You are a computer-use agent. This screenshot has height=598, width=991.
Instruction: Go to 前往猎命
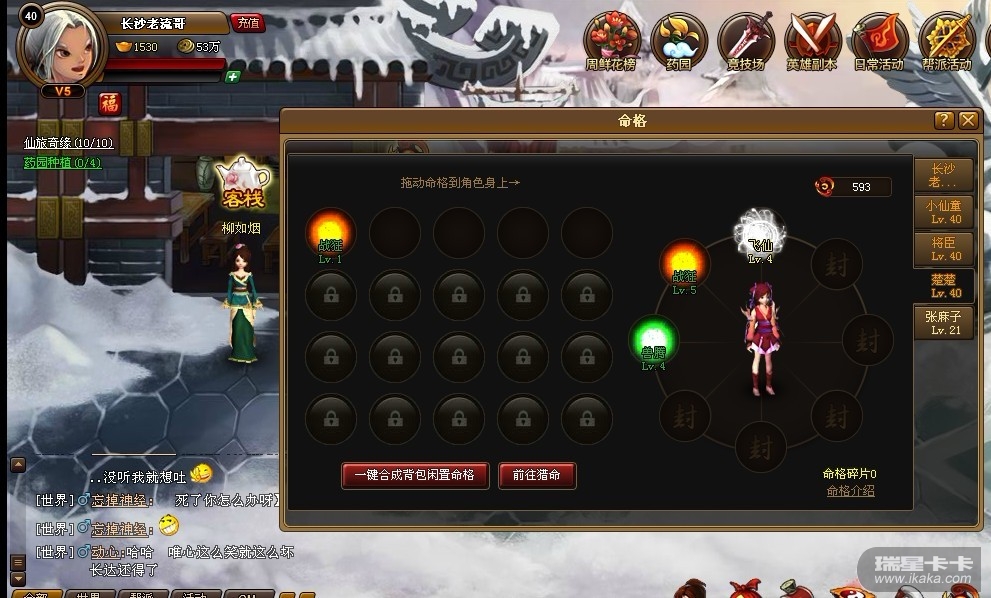click(537, 475)
